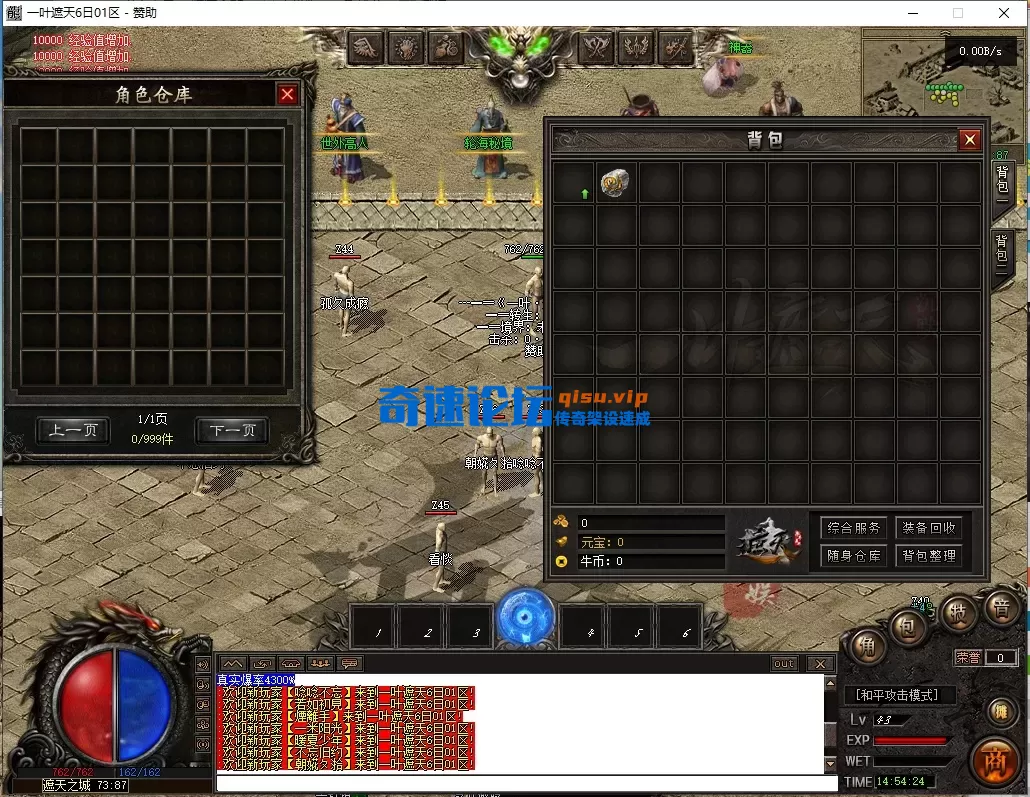Sort the bag with 背包整理
Image resolution: width=1030 pixels, height=797 pixels.
click(x=928, y=555)
